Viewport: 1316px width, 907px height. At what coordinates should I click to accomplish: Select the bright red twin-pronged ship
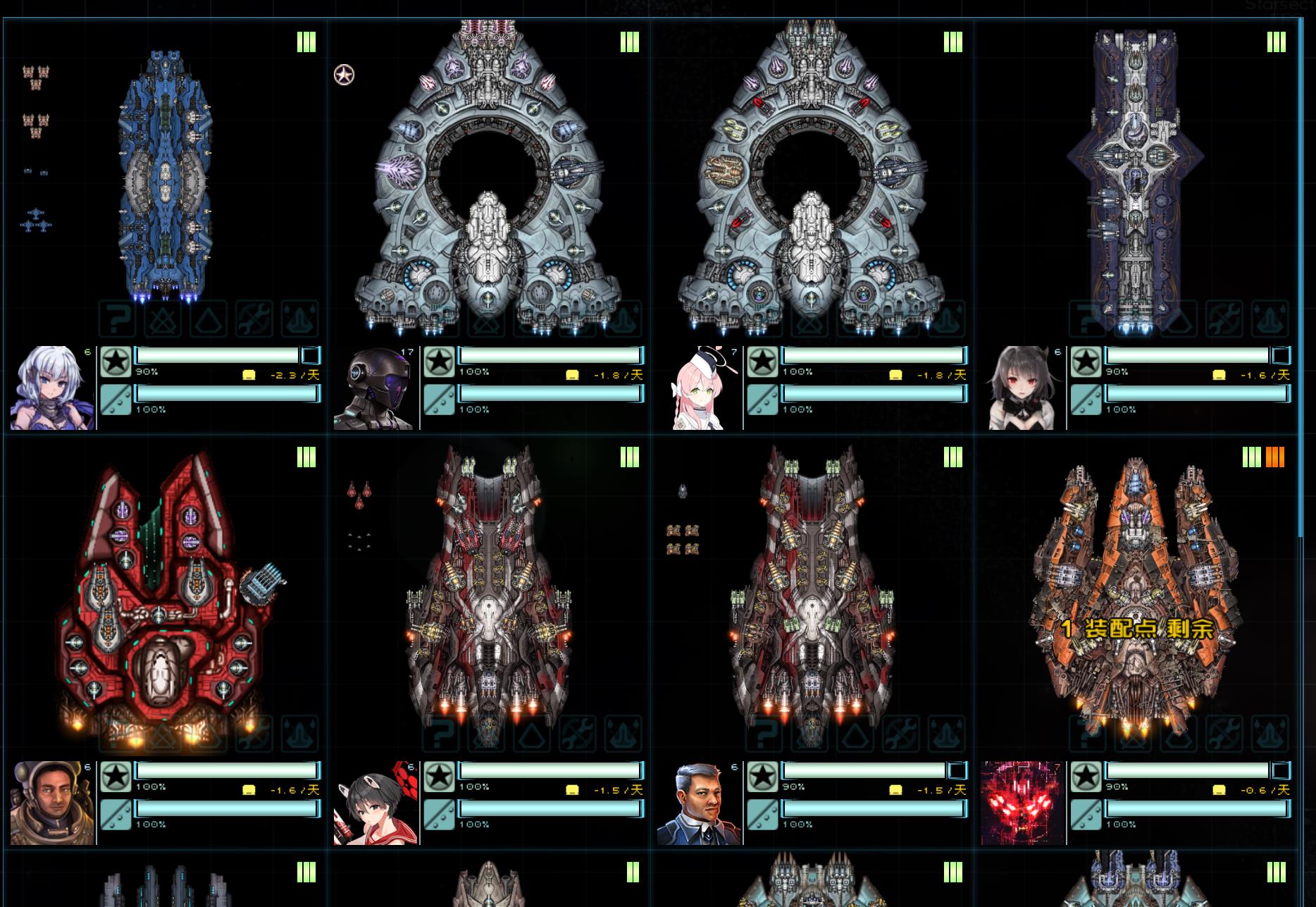(x=165, y=599)
